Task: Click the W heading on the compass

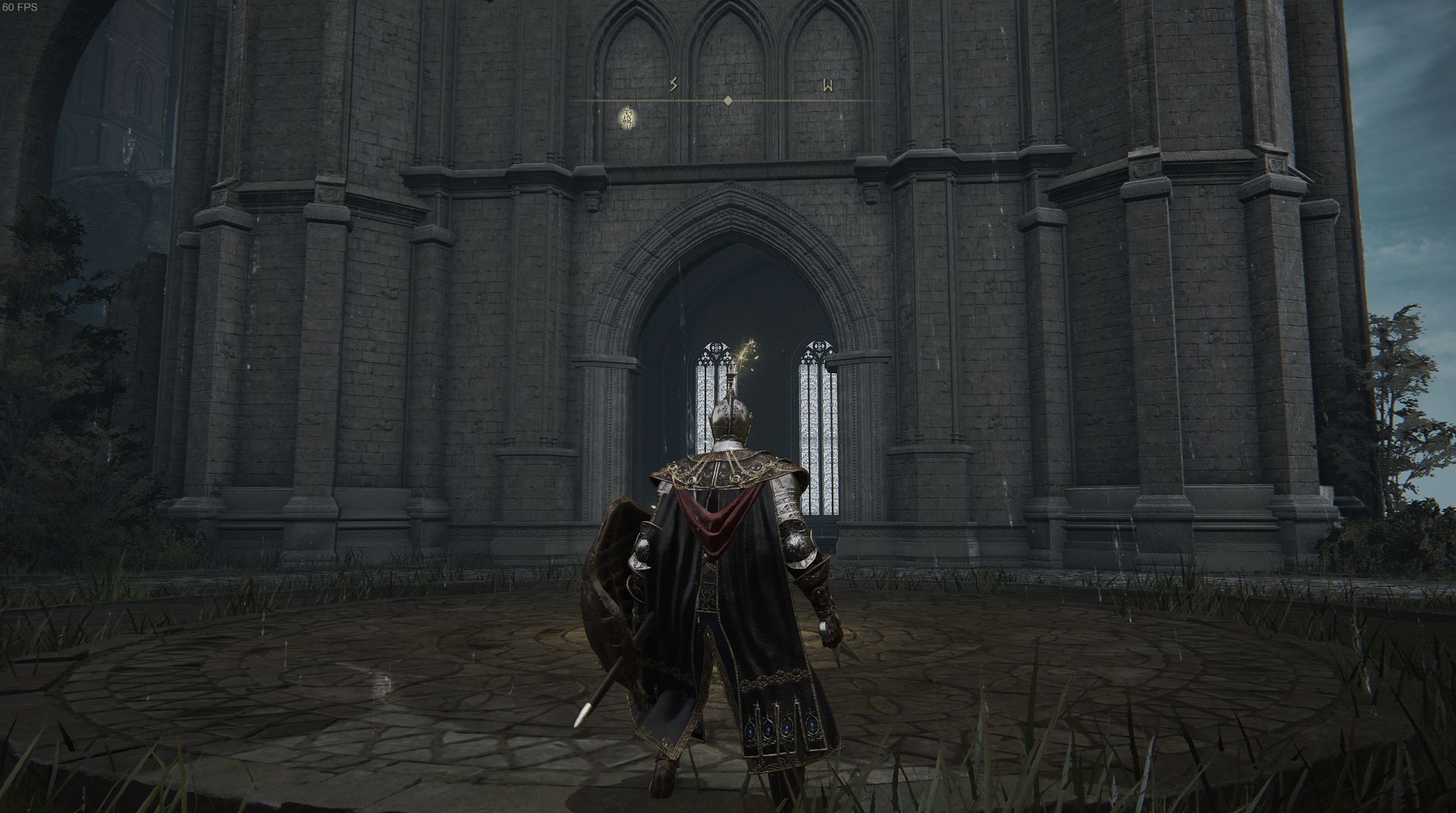Action: click(828, 85)
